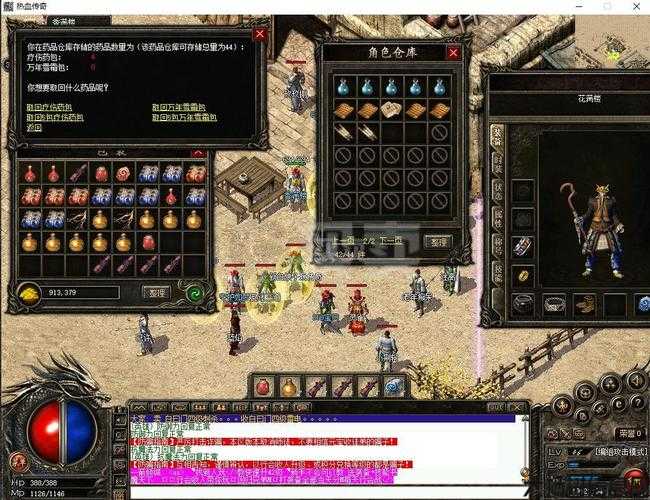Select the gold ring equipment slot
The image size is (650, 500).
pyautogui.click(x=523, y=275)
